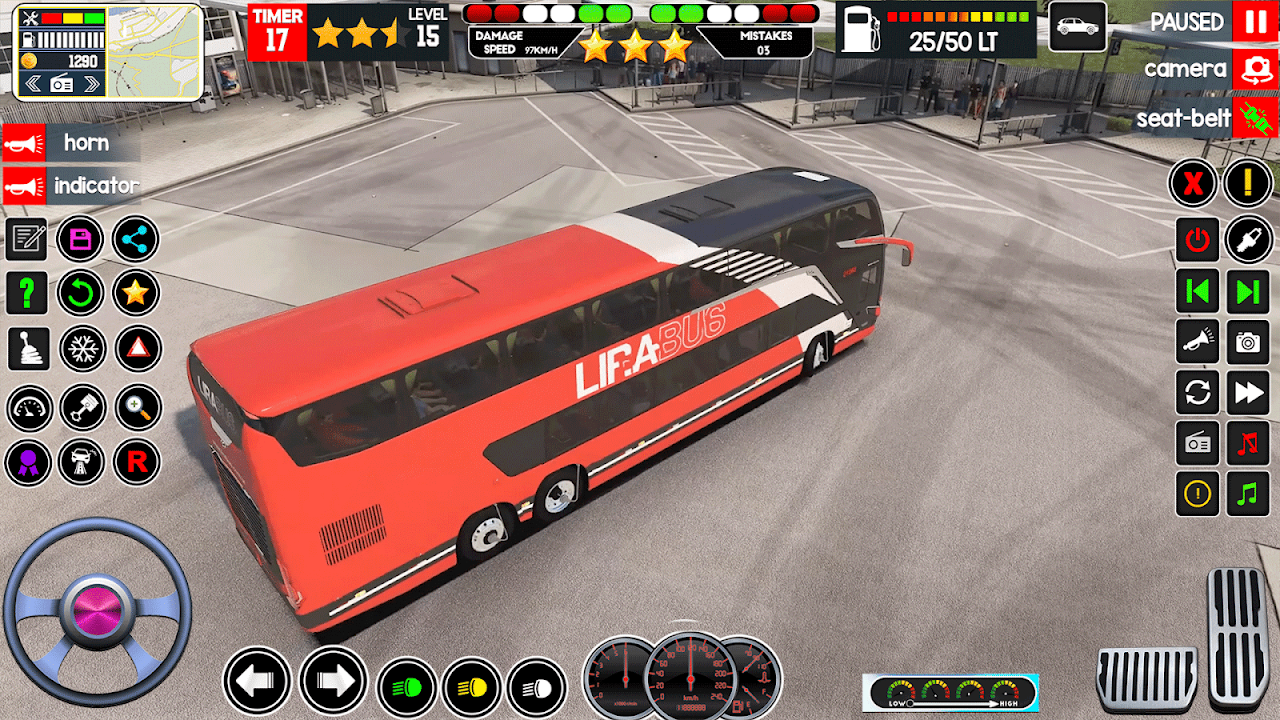This screenshot has height=720, width=1280.
Task: Take a screenshot with the camera icon
Action: coord(1248,342)
